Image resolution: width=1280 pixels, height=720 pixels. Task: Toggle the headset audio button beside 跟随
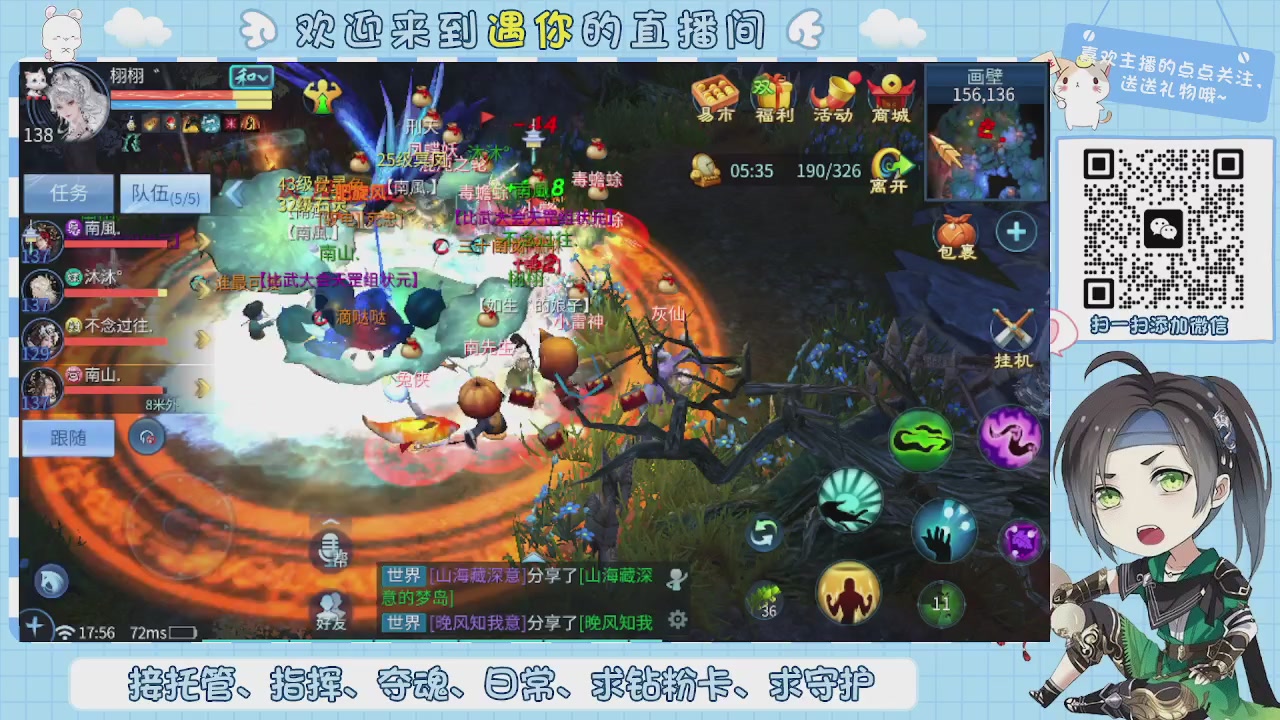pos(148,437)
